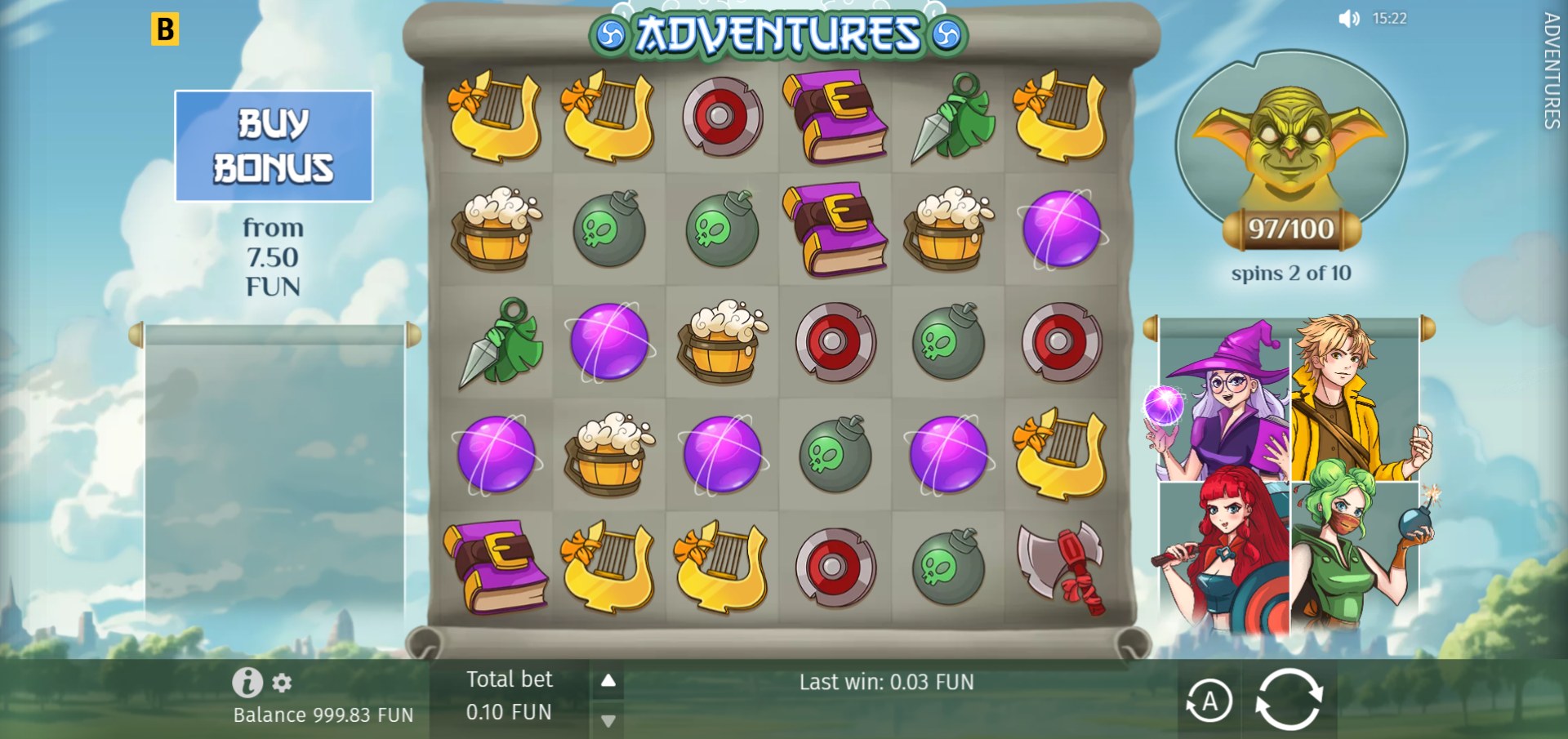Image resolution: width=1568 pixels, height=739 pixels.
Task: Open the Buy Bonus offer
Action: 274,146
